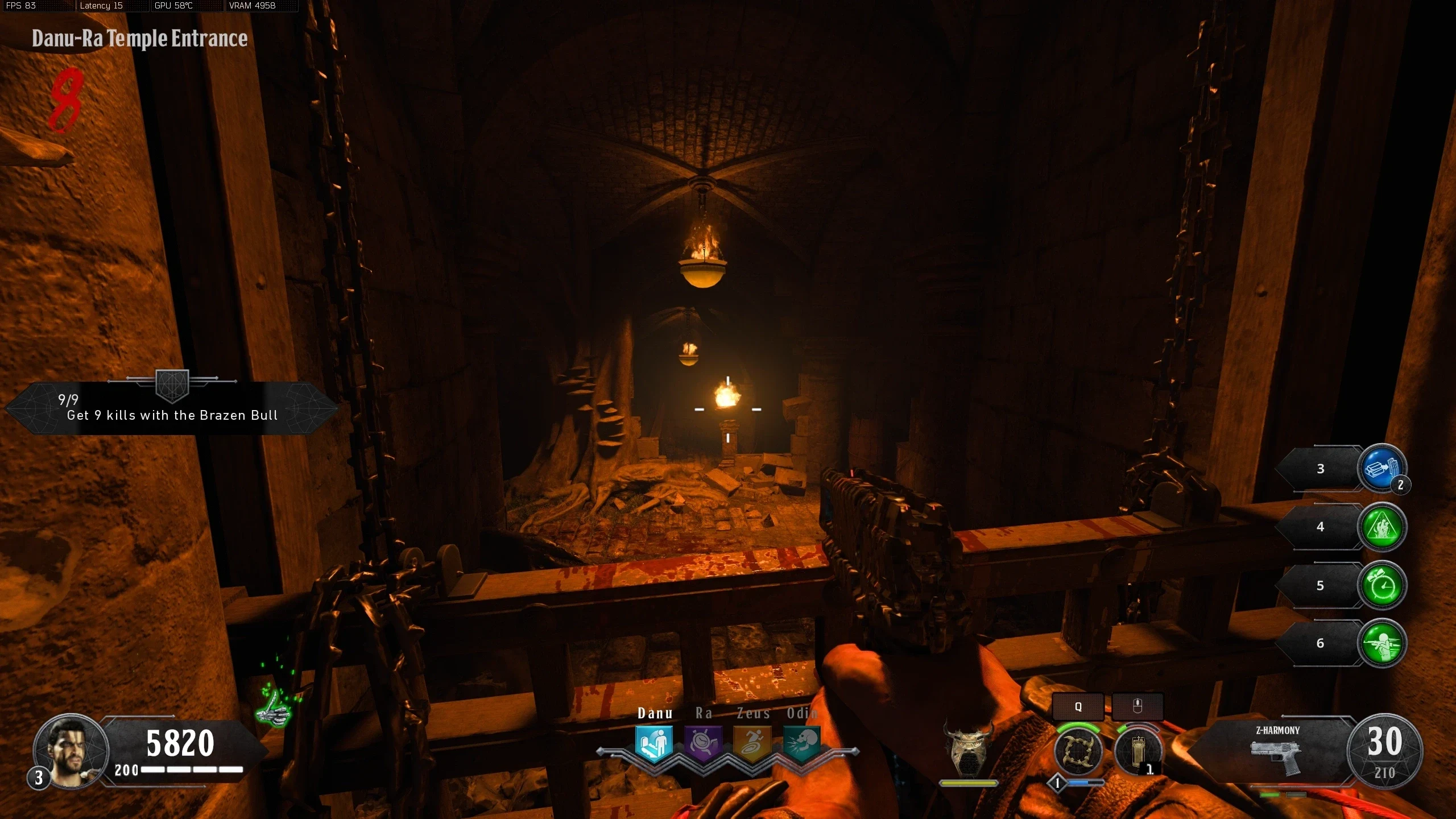Viewport: 1456px width, 819px height.
Task: Open the Brazen Bull kills challenge tracker
Action: point(172,408)
